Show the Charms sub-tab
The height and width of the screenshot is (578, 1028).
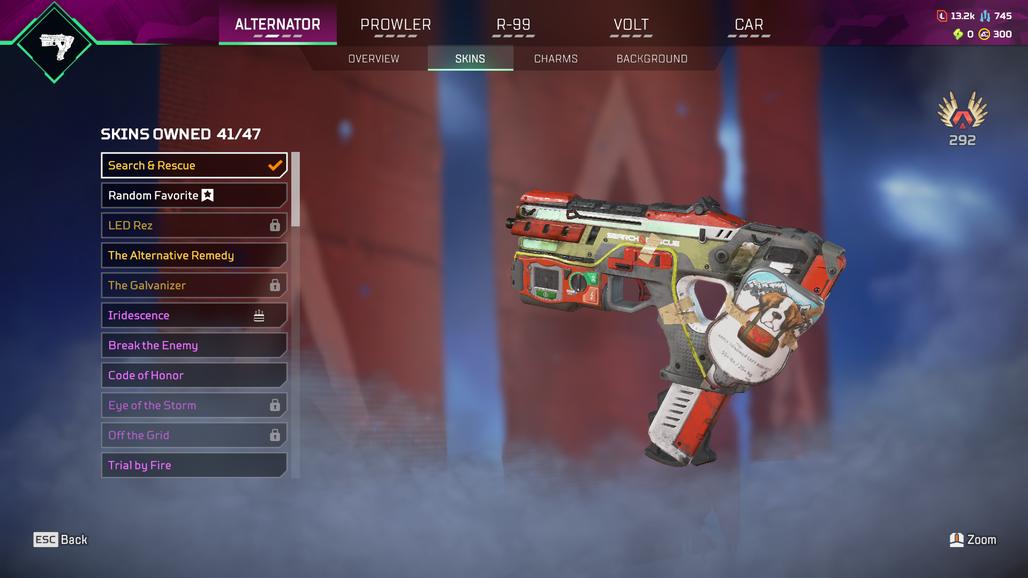click(x=555, y=59)
